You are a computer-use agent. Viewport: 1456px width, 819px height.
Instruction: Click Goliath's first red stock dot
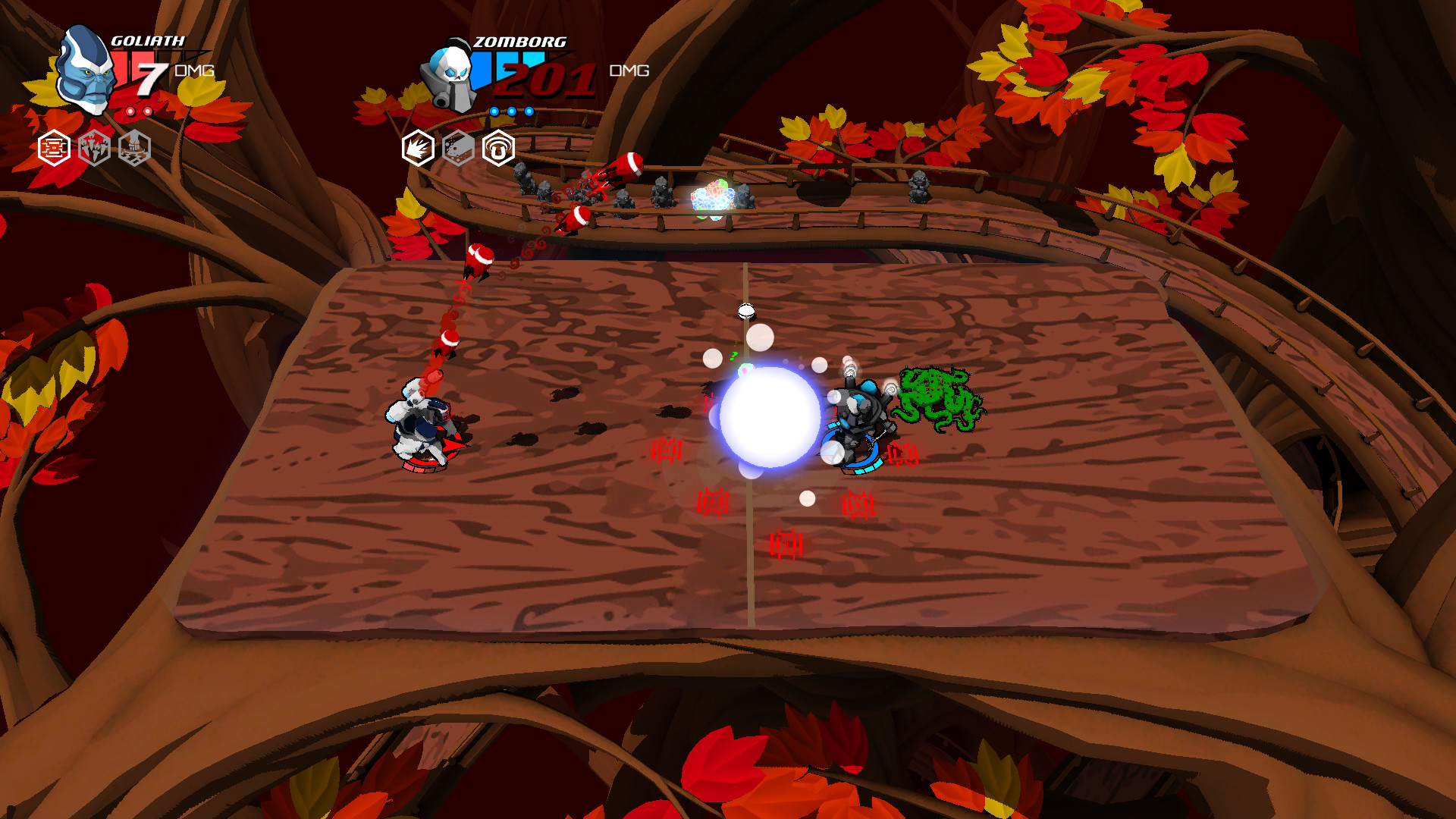click(132, 111)
